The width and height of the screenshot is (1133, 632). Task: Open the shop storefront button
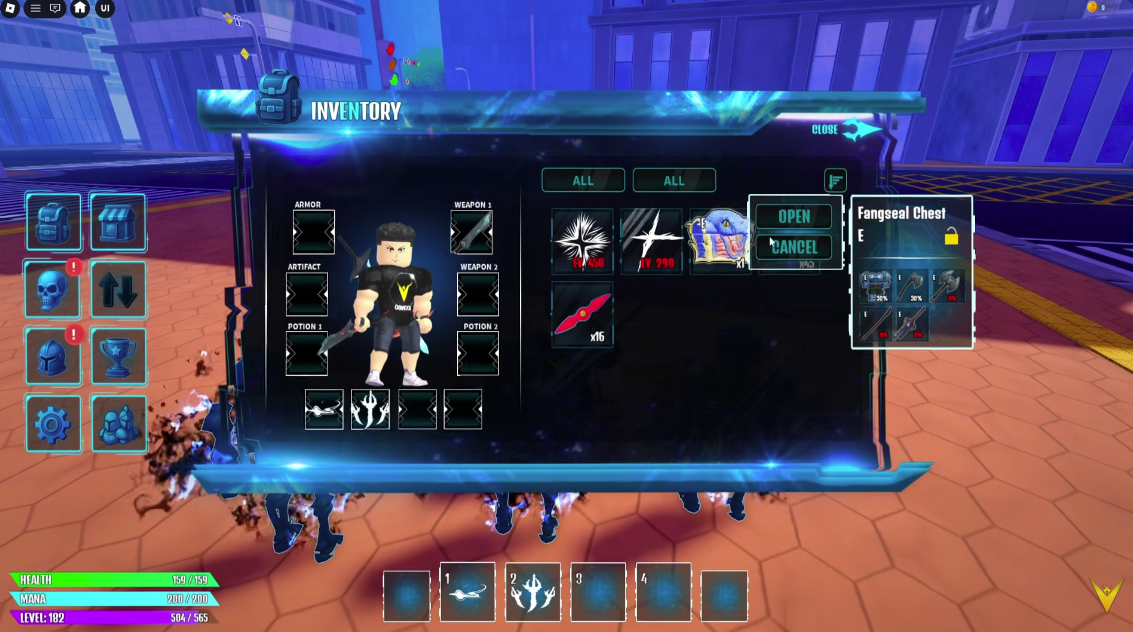click(x=118, y=222)
